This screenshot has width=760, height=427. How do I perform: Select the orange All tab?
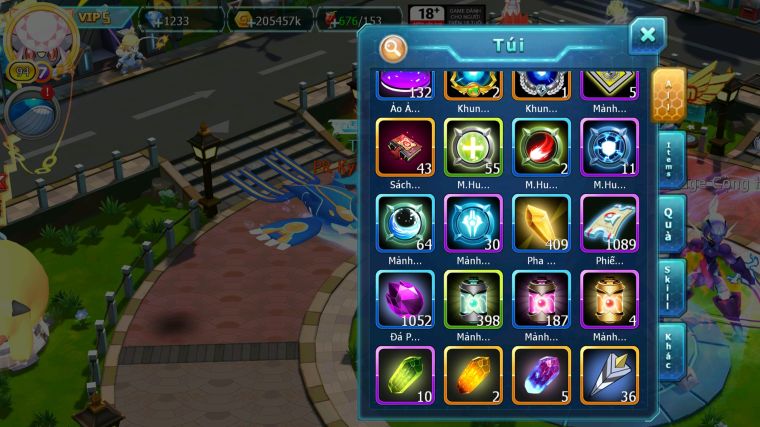(668, 95)
